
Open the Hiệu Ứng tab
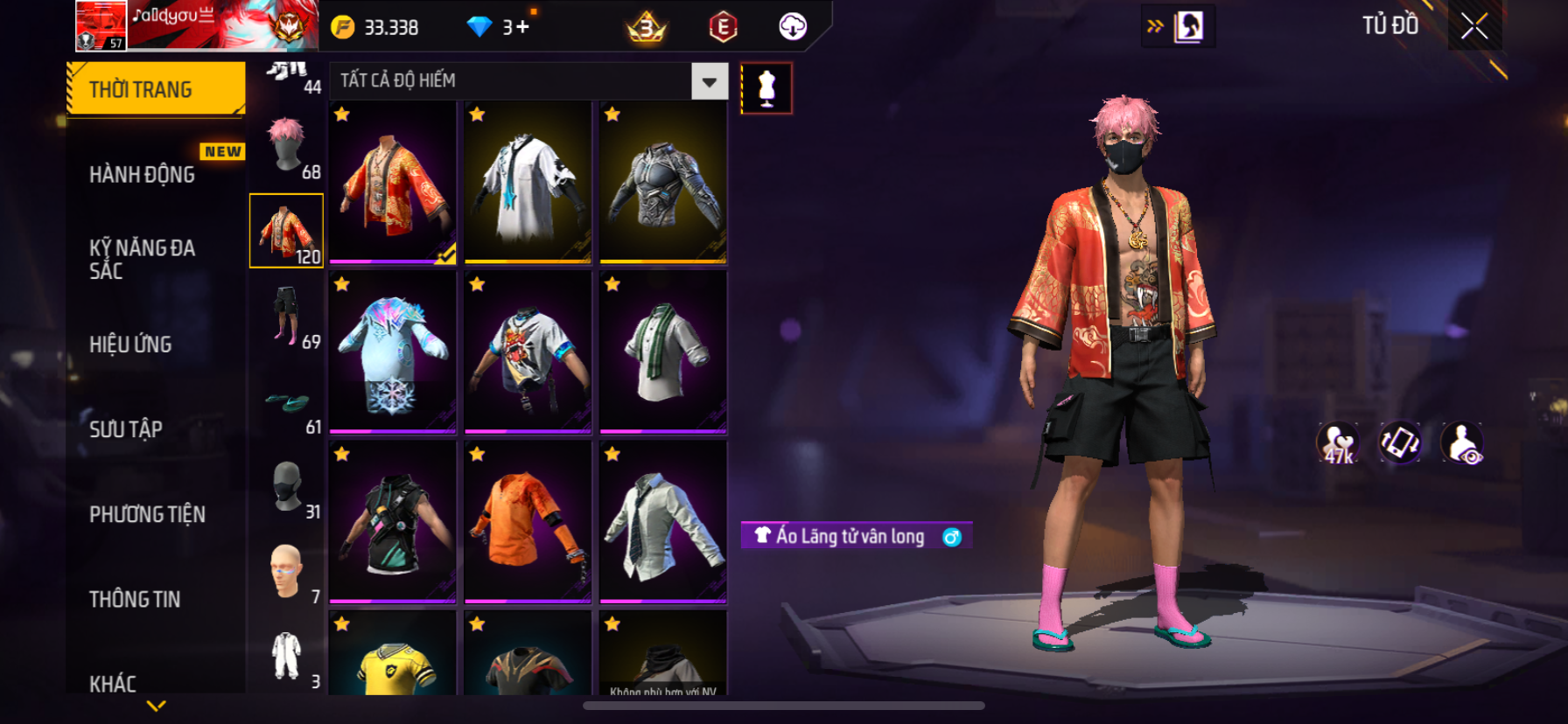tap(131, 345)
